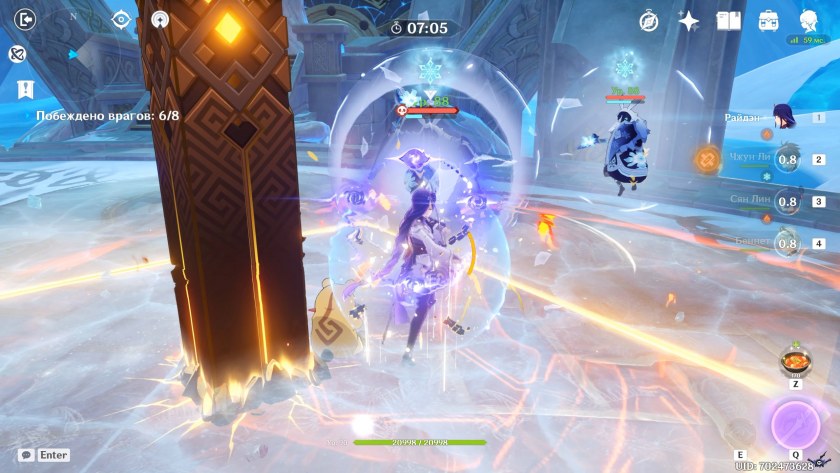
Task: Click the exit domain door icon
Action: pos(26,19)
